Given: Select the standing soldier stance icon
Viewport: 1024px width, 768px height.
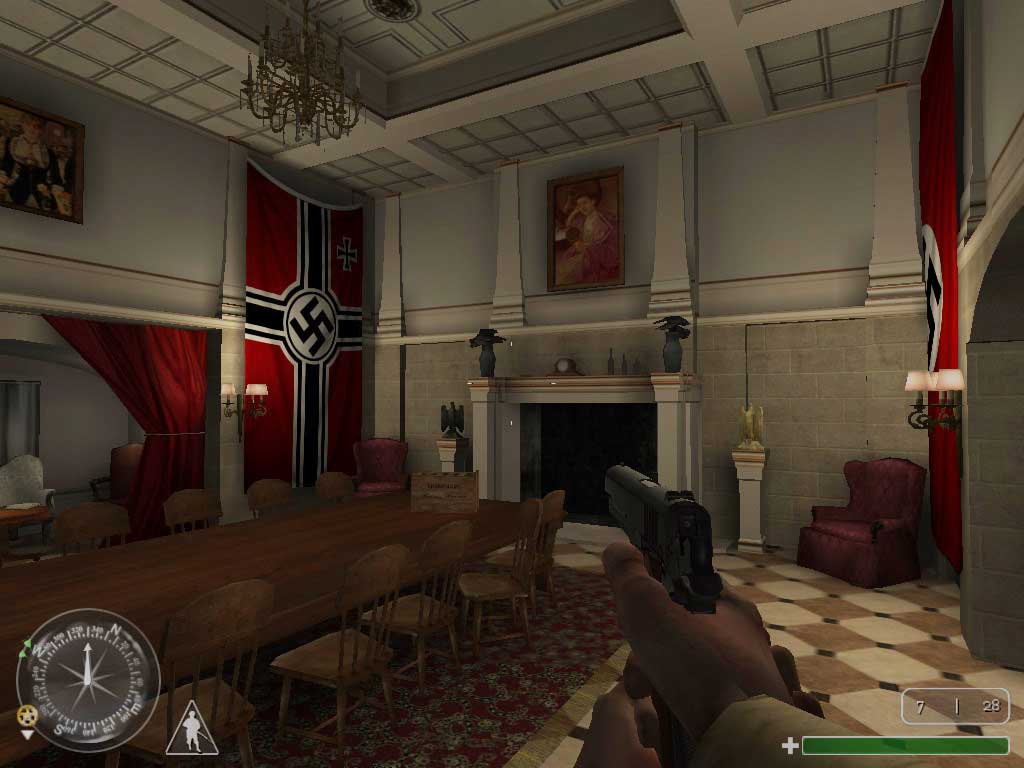Looking at the screenshot, I should coord(191,730).
